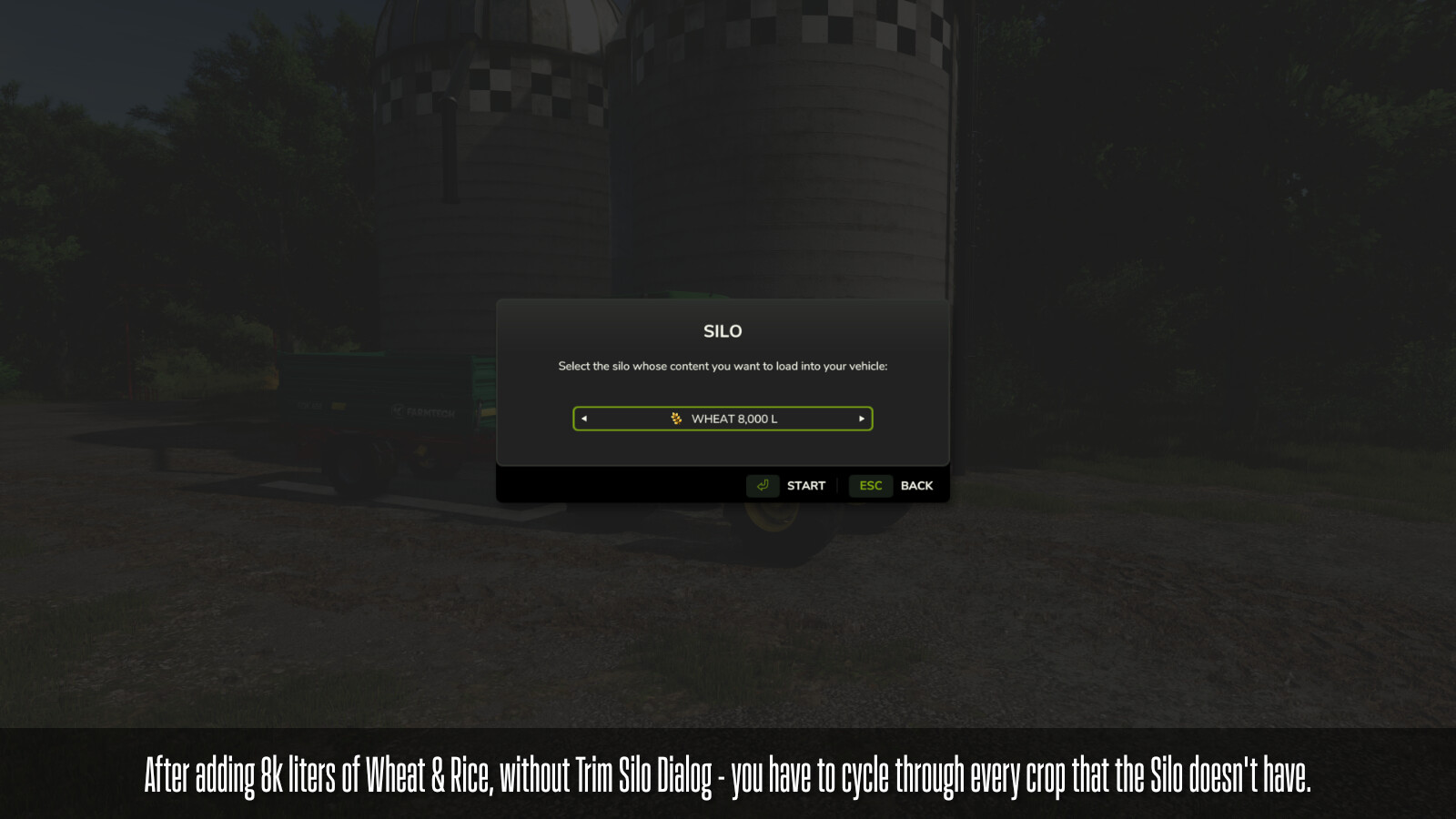Click the caption text at the screen bottom
The image size is (1456, 819).
tap(728, 775)
